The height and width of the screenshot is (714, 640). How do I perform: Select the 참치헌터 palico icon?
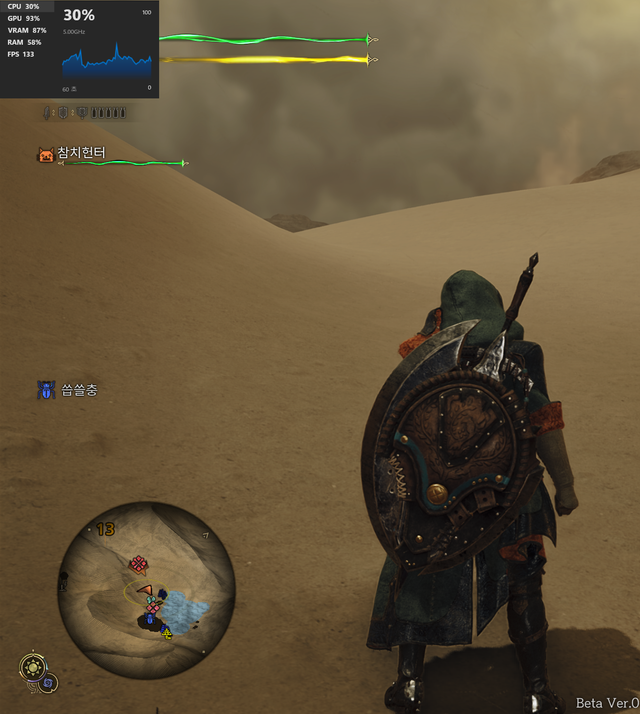tap(45, 154)
